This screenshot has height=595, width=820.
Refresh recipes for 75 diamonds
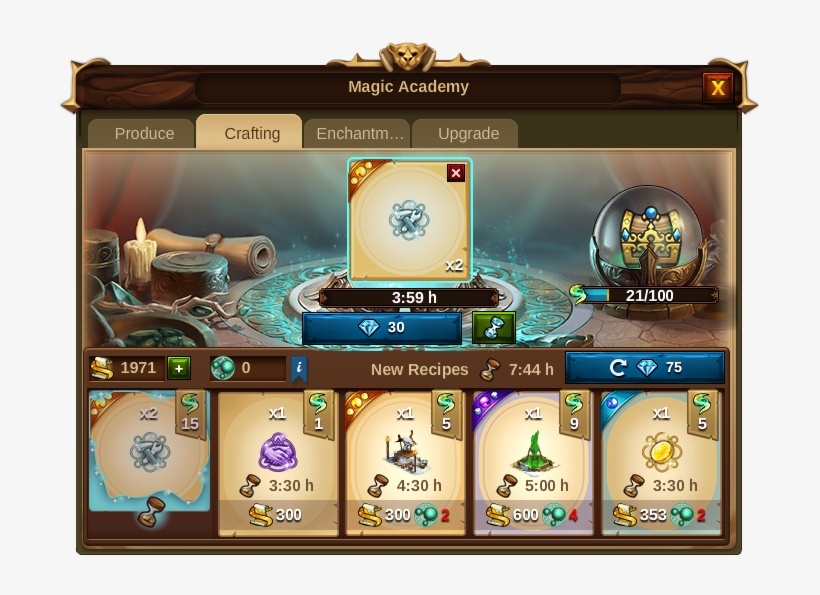[x=645, y=368]
